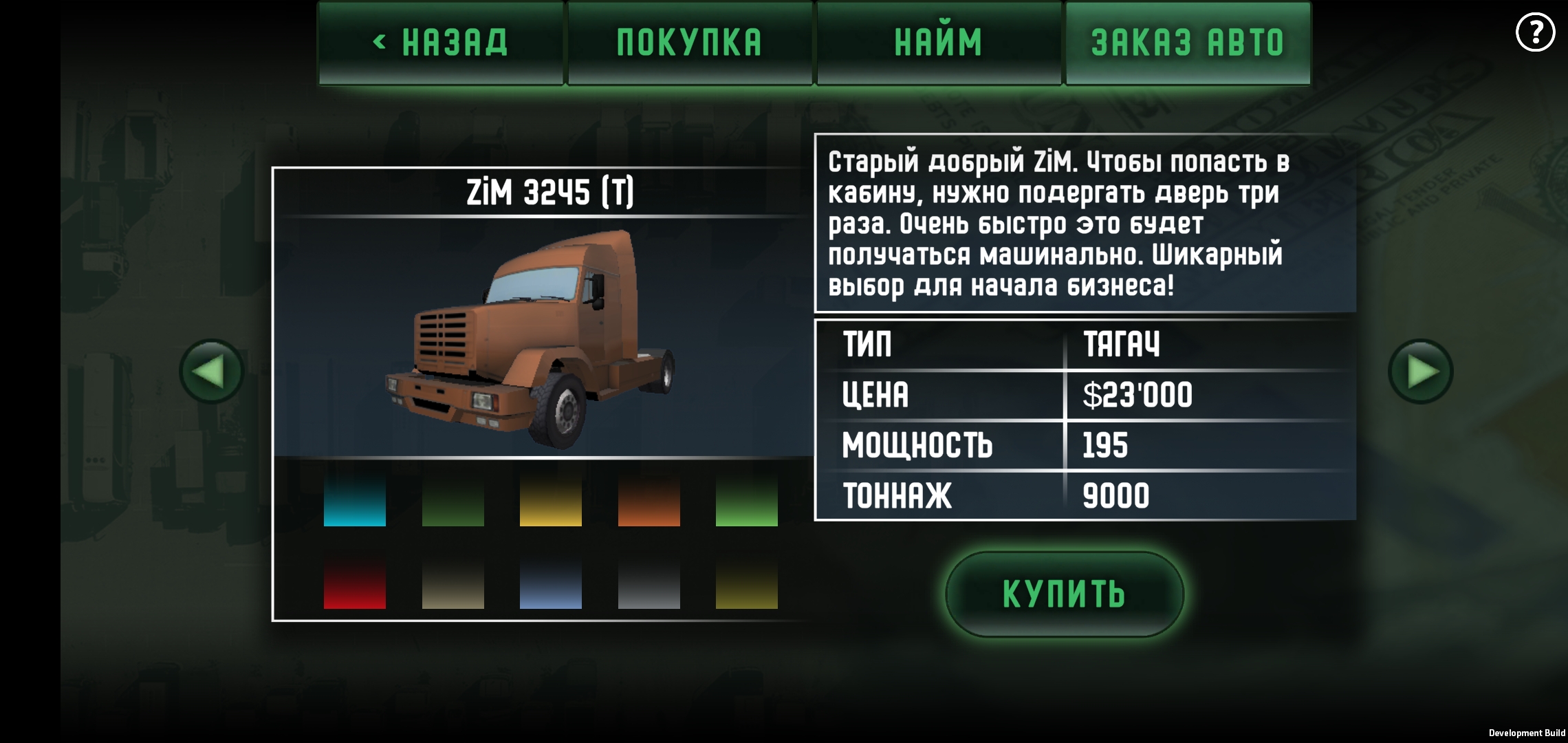Show the next truck with right arrow
This screenshot has height=743, width=1568.
pyautogui.click(x=1420, y=371)
